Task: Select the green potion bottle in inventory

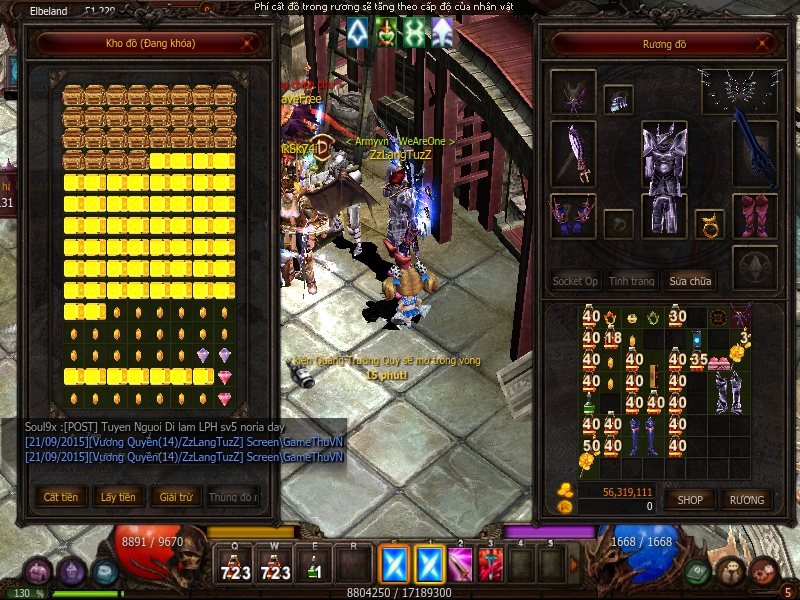Action: pyautogui.click(x=589, y=405)
